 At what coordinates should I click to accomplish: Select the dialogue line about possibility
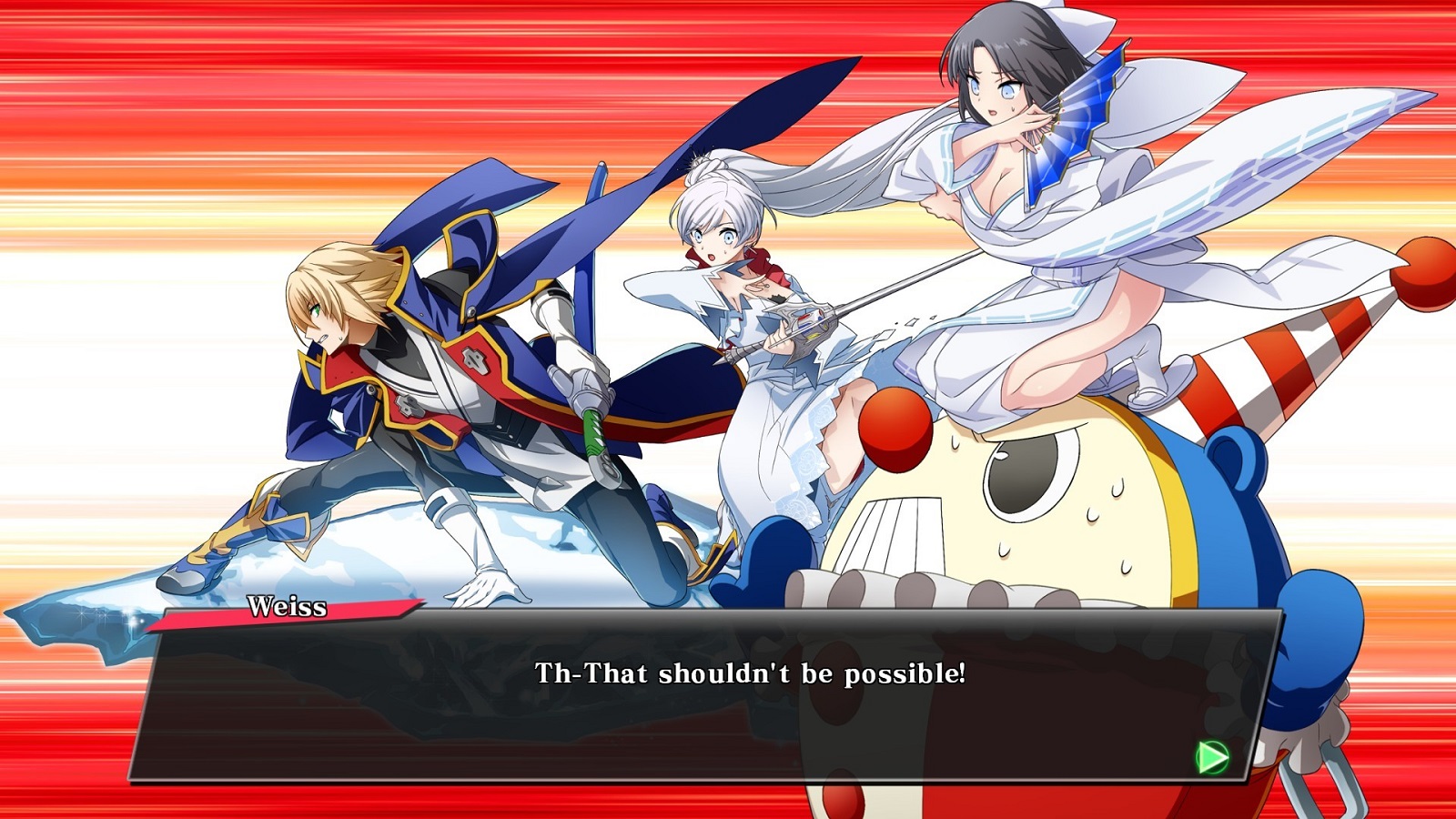752,674
